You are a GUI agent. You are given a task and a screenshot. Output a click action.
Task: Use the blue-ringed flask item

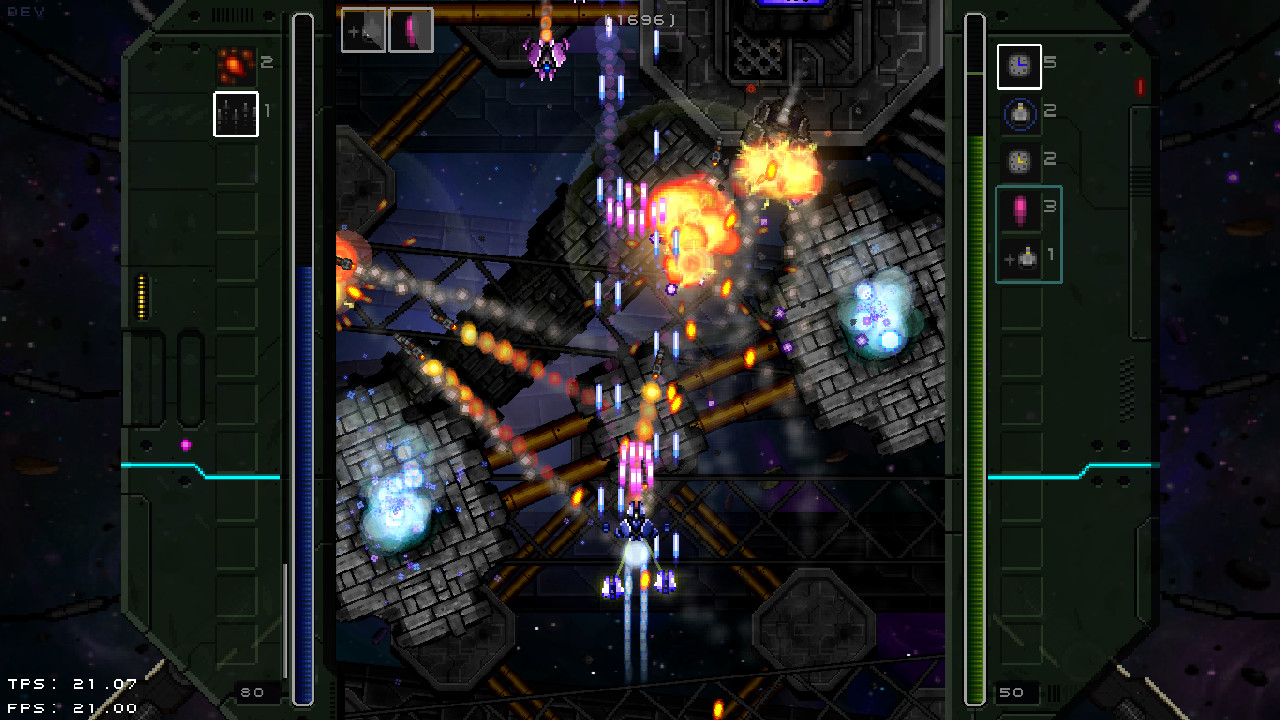point(1019,113)
